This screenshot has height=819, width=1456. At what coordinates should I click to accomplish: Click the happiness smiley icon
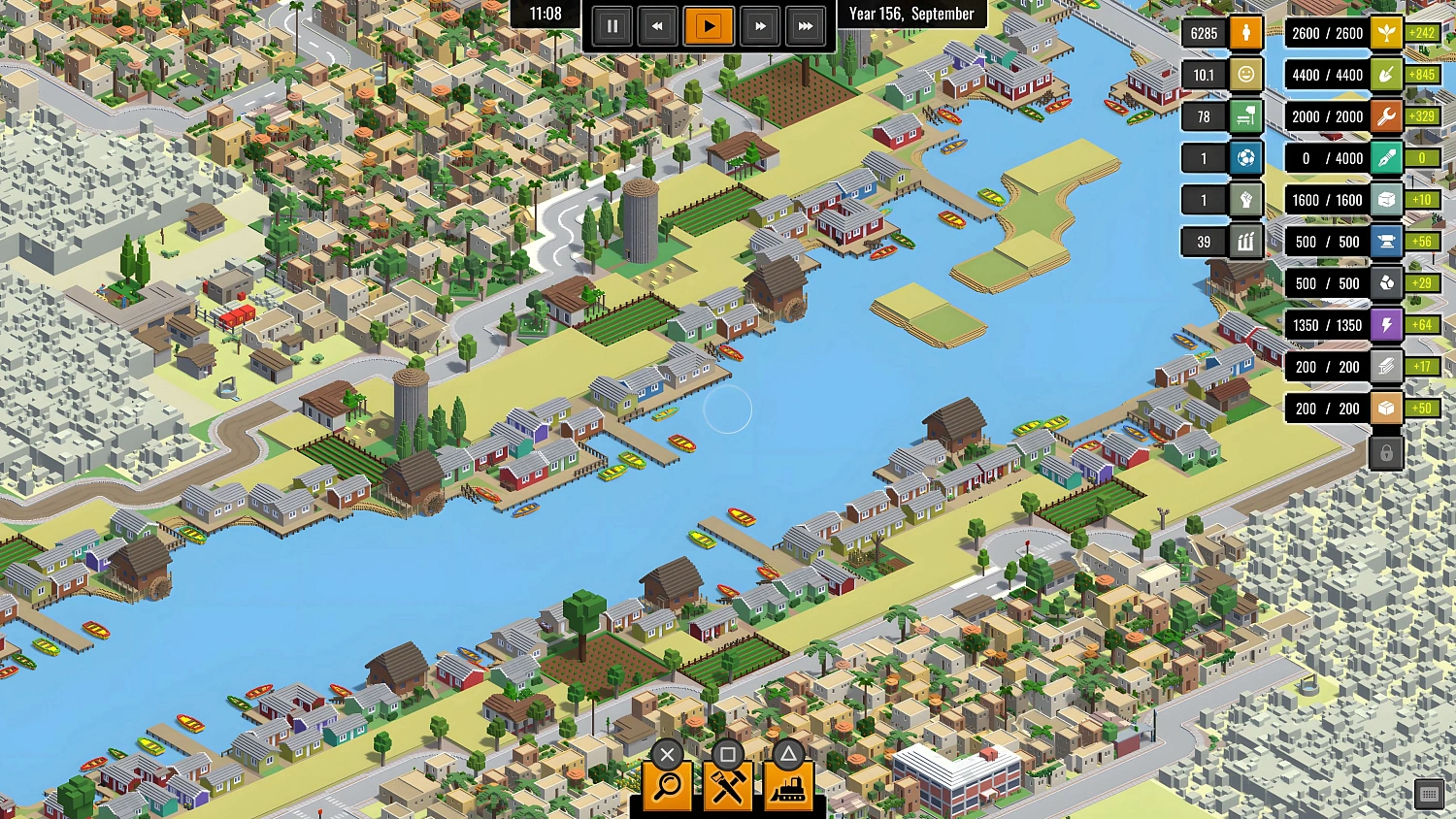click(1244, 74)
